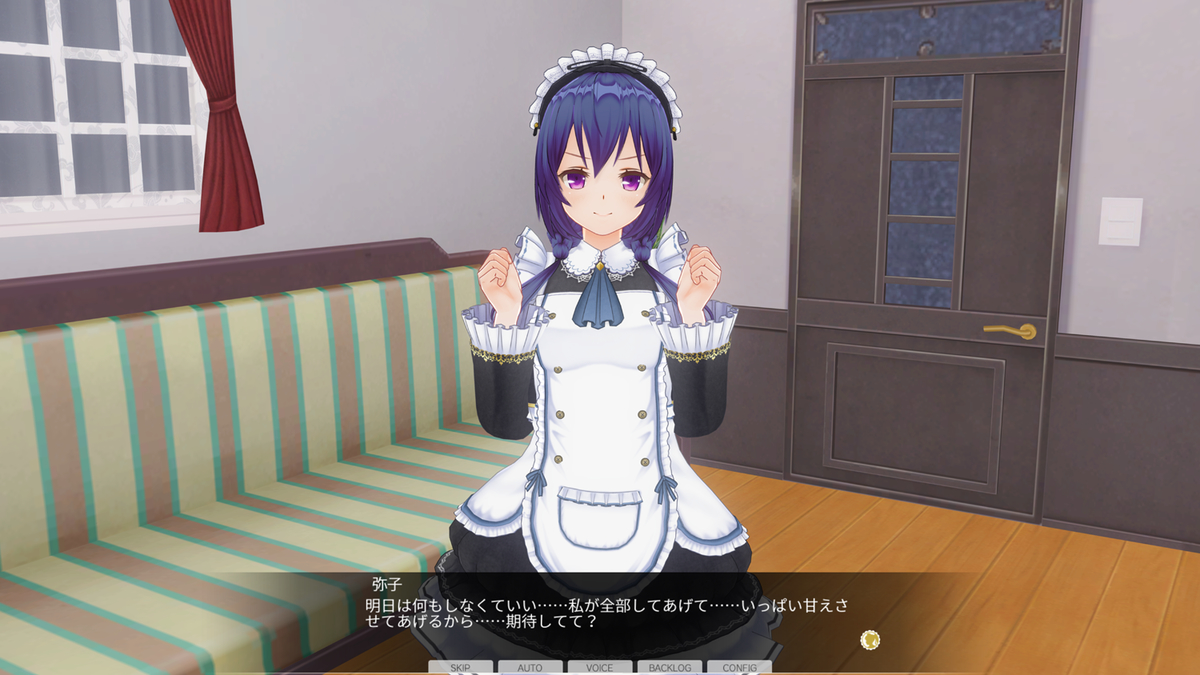
Task: Open the CONFIG settings
Action: 739,667
